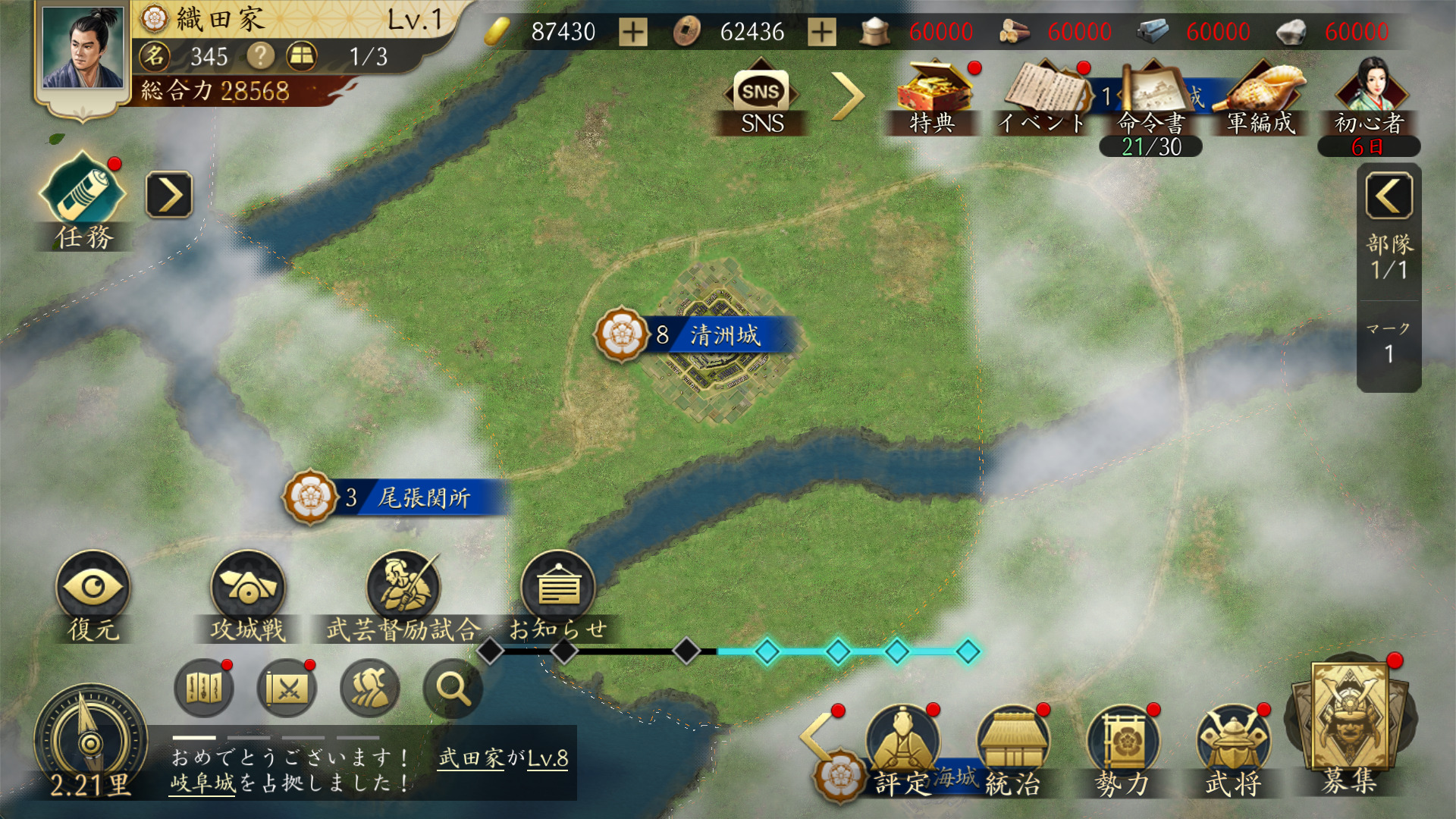Open the 初心者 beginner guide icon

tap(1370, 95)
